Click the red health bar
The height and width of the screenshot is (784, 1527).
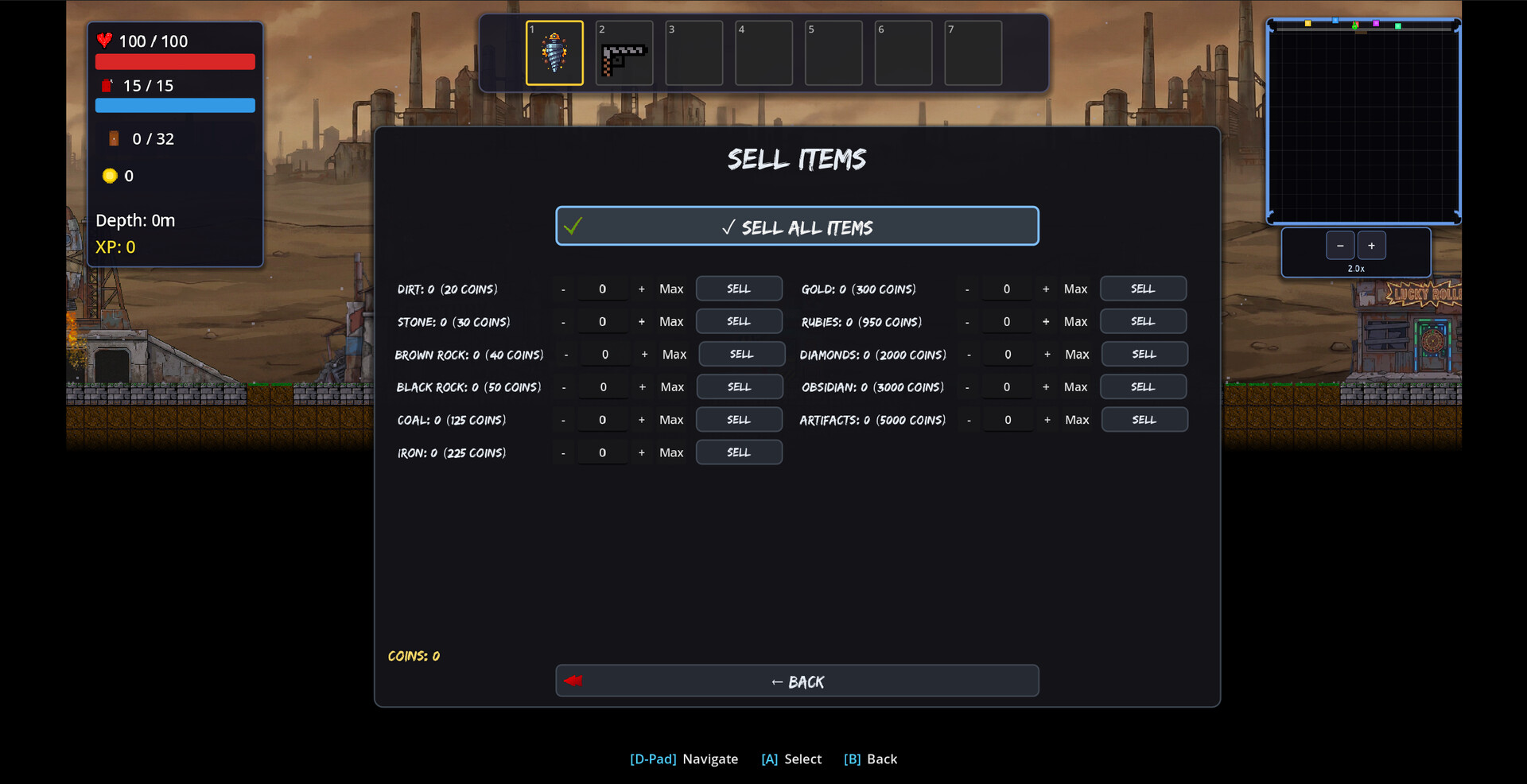pyautogui.click(x=175, y=61)
